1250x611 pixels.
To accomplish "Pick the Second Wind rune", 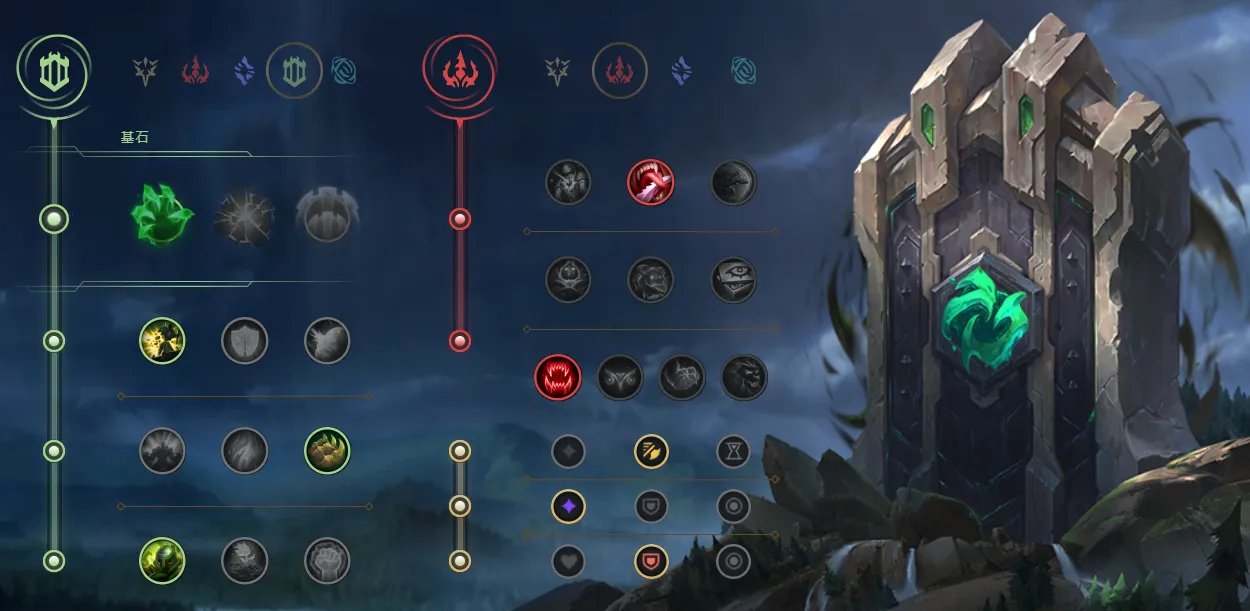I will point(244,450).
